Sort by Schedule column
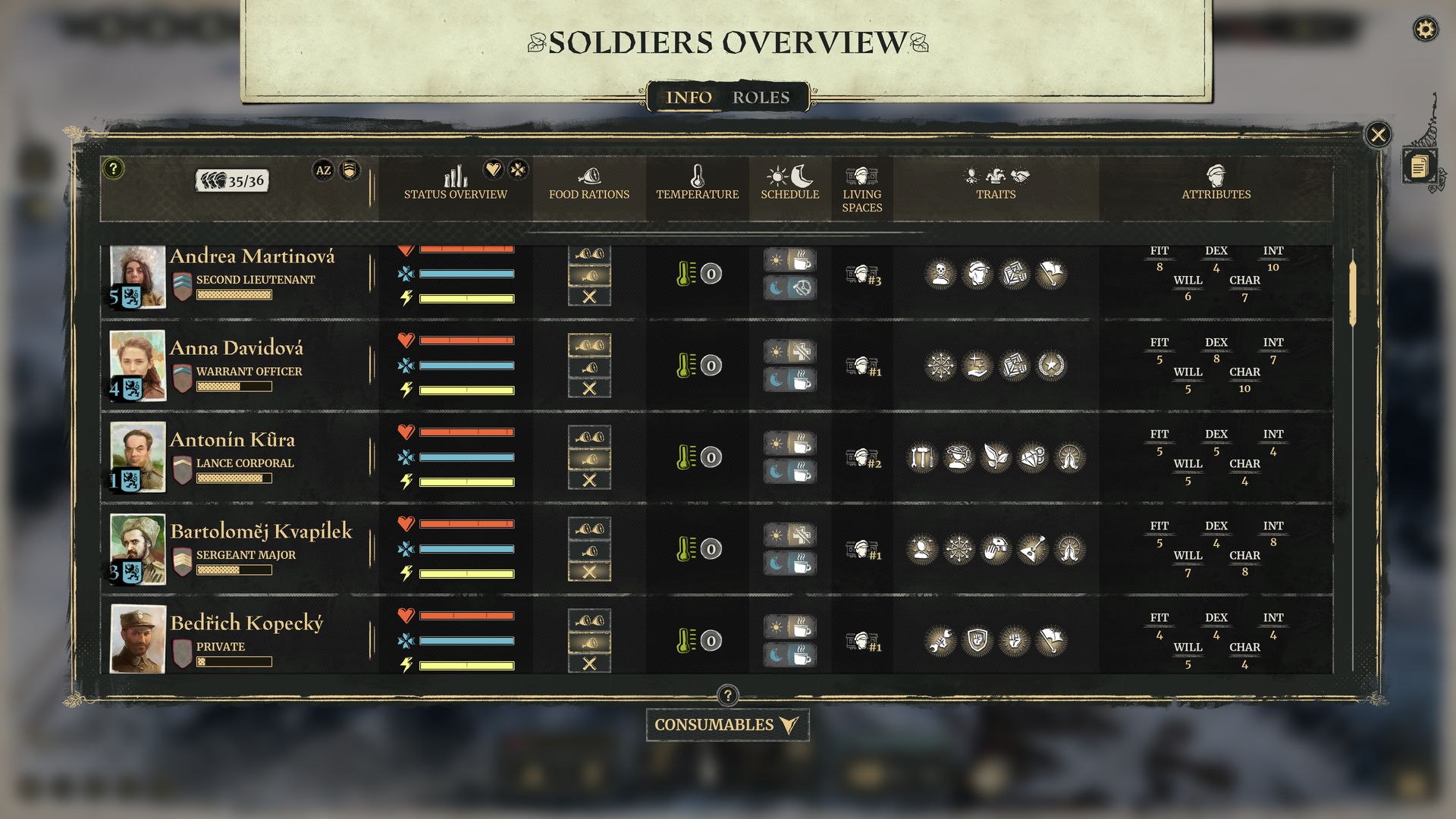This screenshot has width=1456, height=819. [789, 184]
